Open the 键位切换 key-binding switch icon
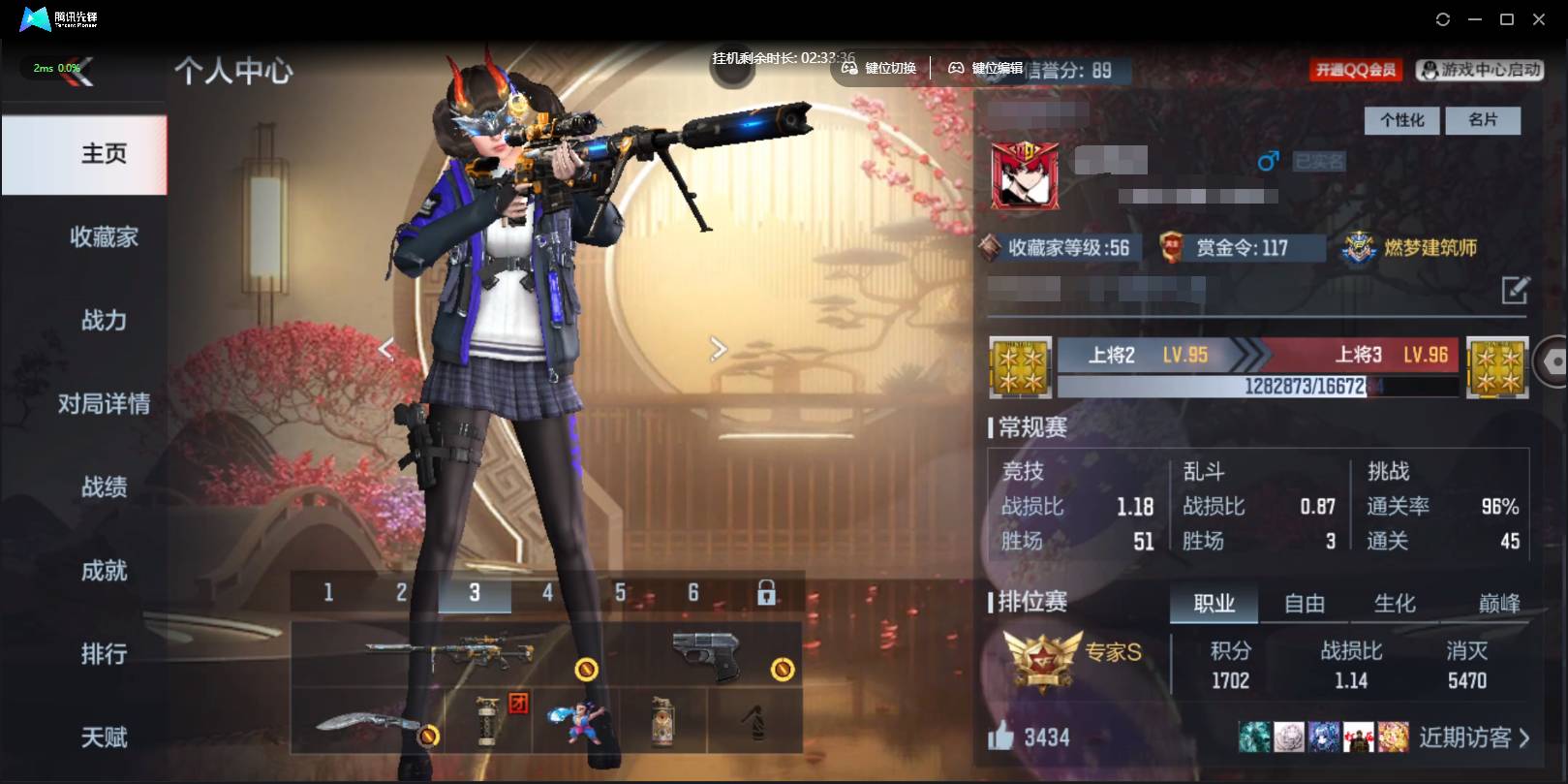The width and height of the screenshot is (1568, 784). (848, 69)
